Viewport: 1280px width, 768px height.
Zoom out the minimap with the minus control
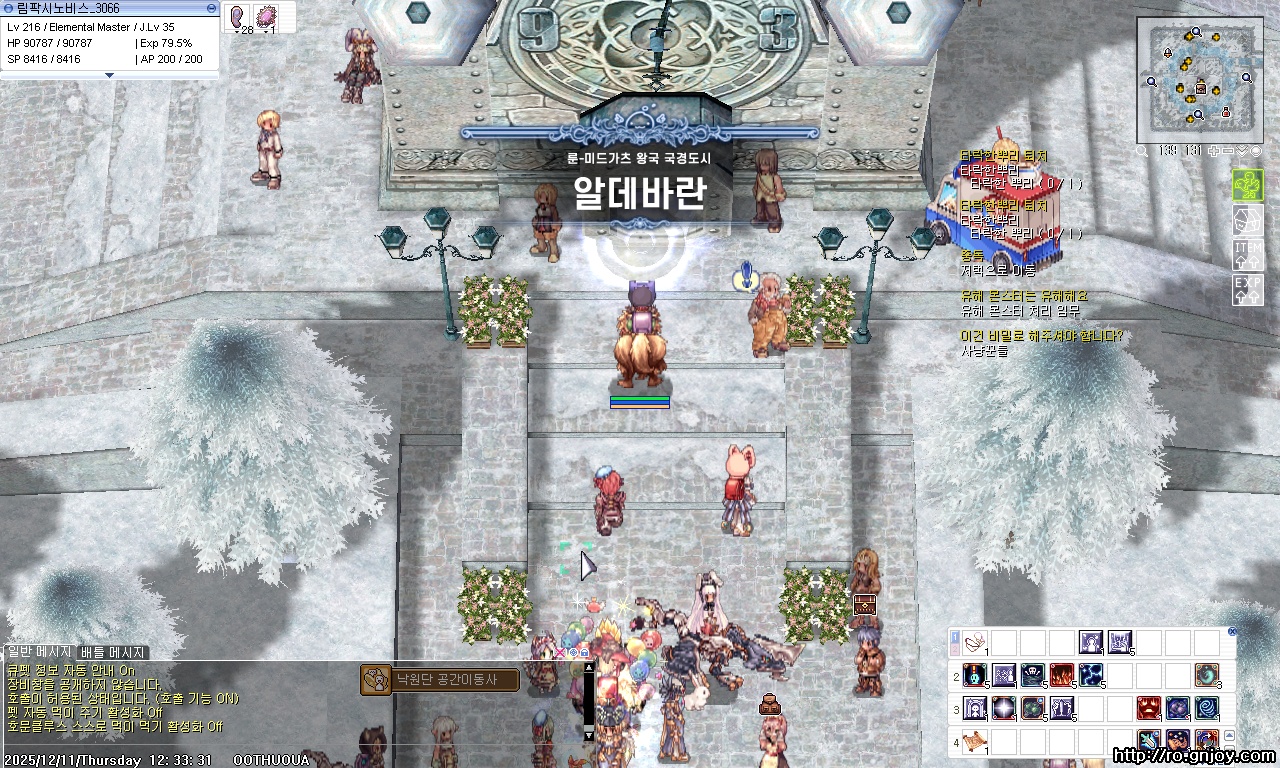pos(1227,151)
